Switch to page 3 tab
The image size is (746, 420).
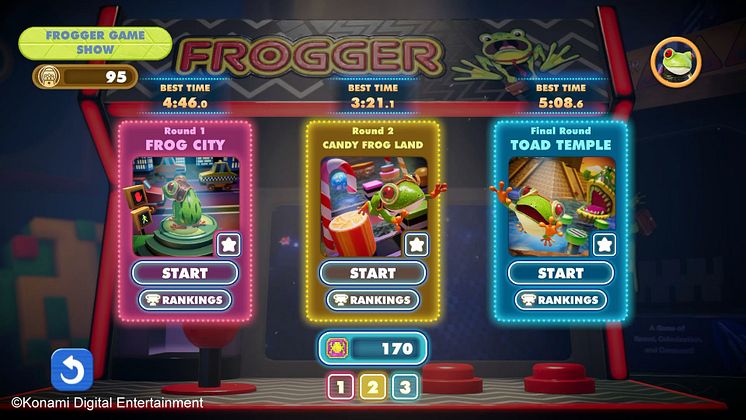404,388
